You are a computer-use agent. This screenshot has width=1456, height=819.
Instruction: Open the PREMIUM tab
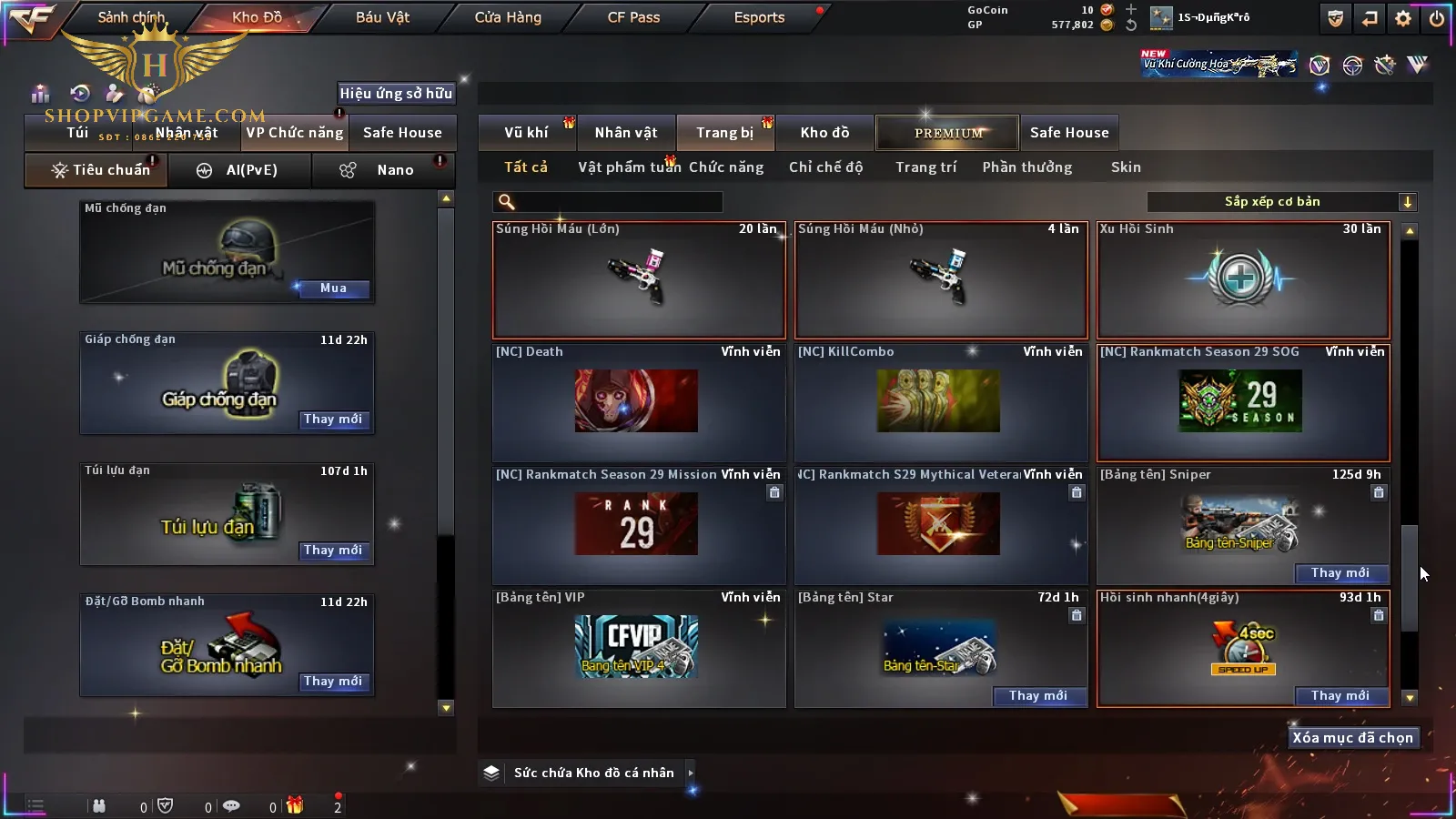pyautogui.click(x=948, y=133)
